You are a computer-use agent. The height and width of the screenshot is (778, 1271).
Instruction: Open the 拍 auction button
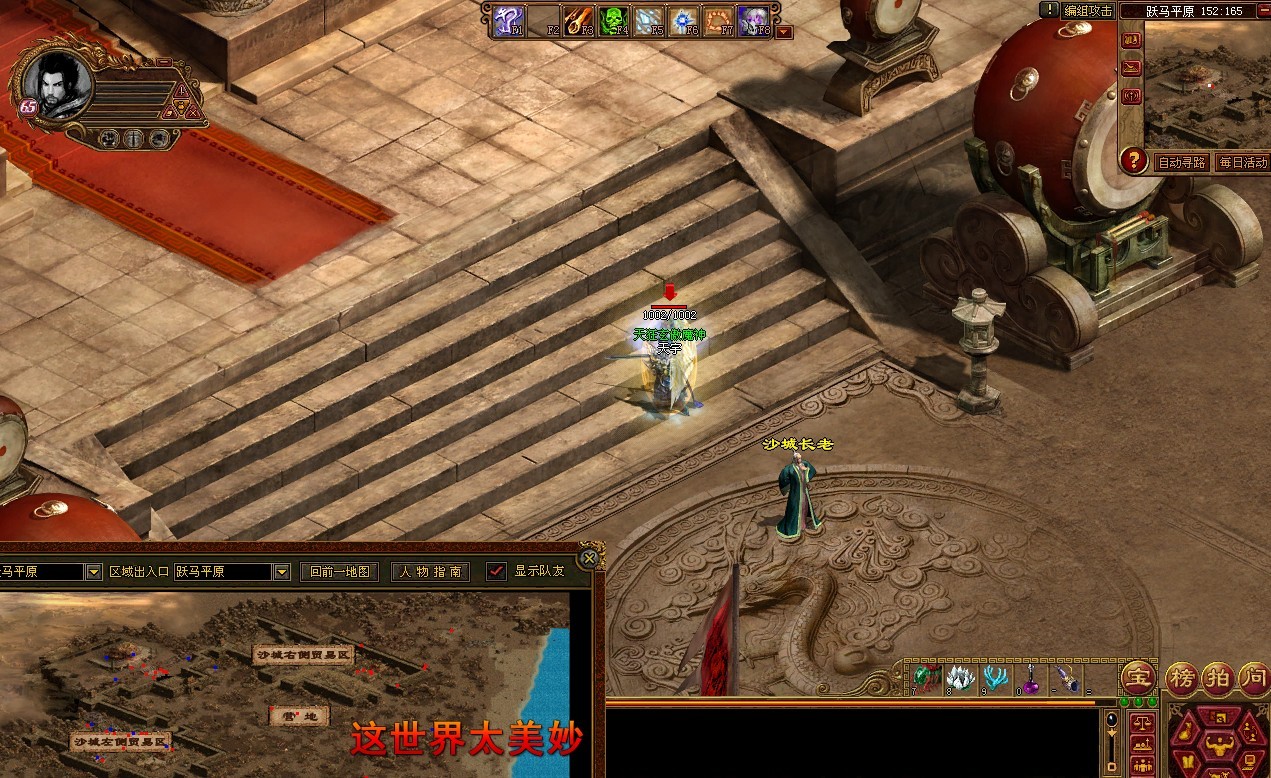1218,677
